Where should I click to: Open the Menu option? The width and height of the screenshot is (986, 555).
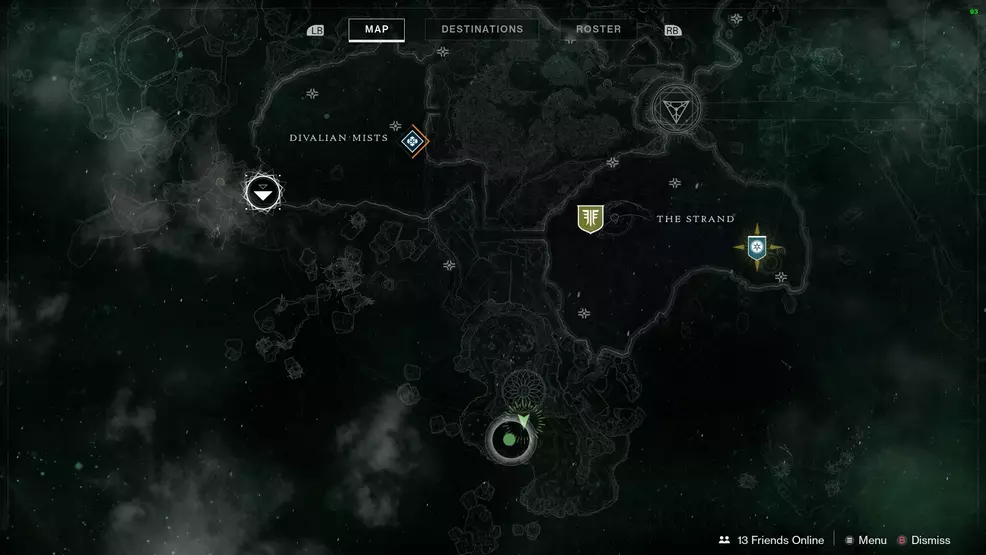(x=864, y=540)
